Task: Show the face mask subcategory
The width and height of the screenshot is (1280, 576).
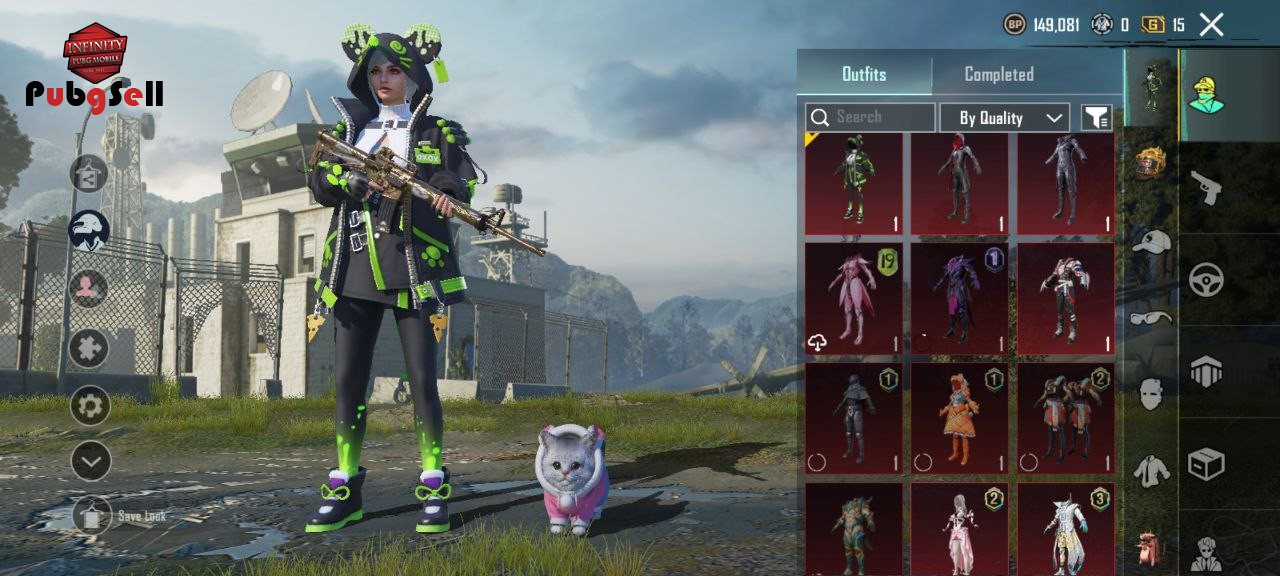Action: (1151, 394)
